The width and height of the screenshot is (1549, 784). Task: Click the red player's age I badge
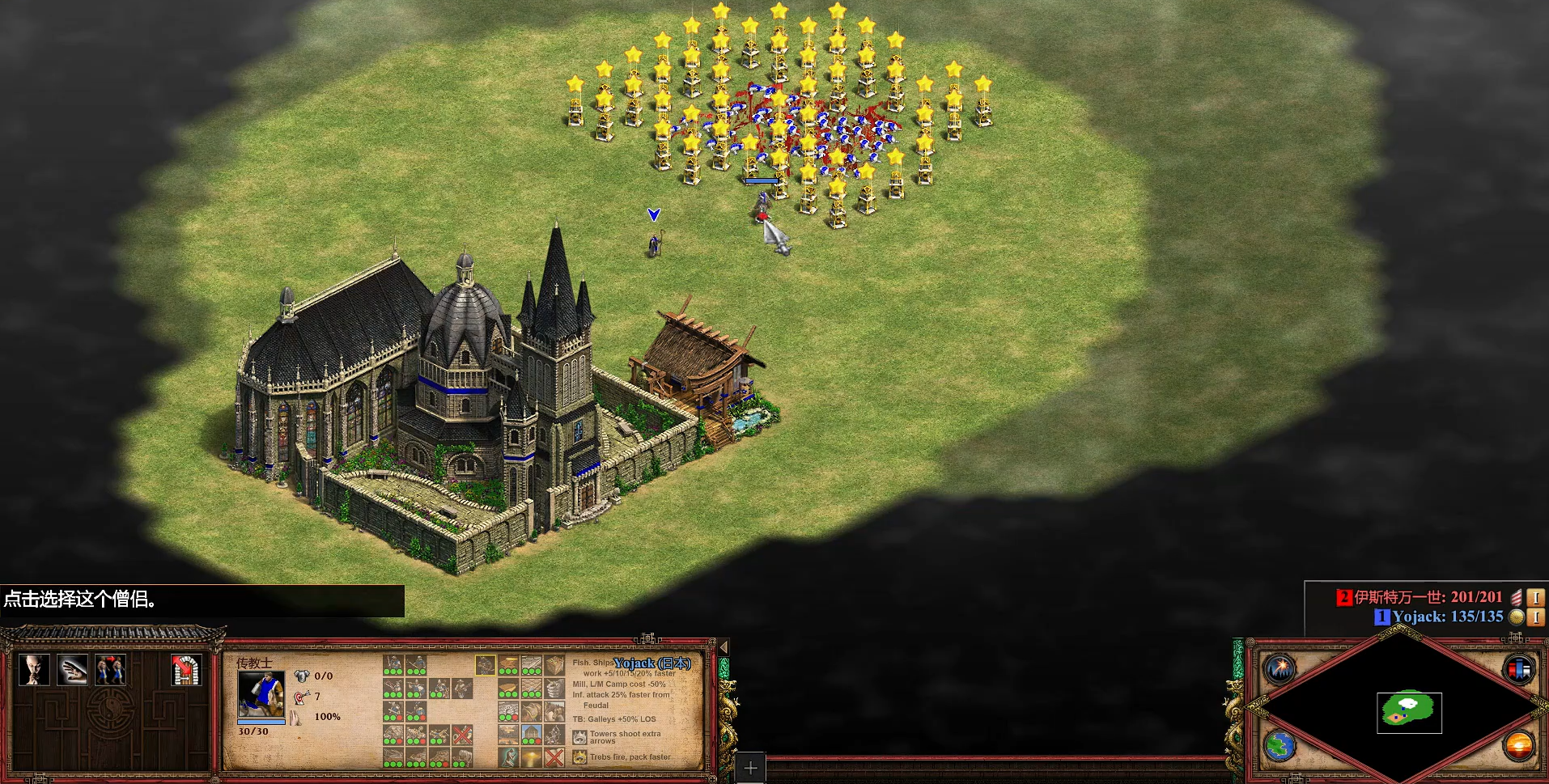pos(1535,598)
